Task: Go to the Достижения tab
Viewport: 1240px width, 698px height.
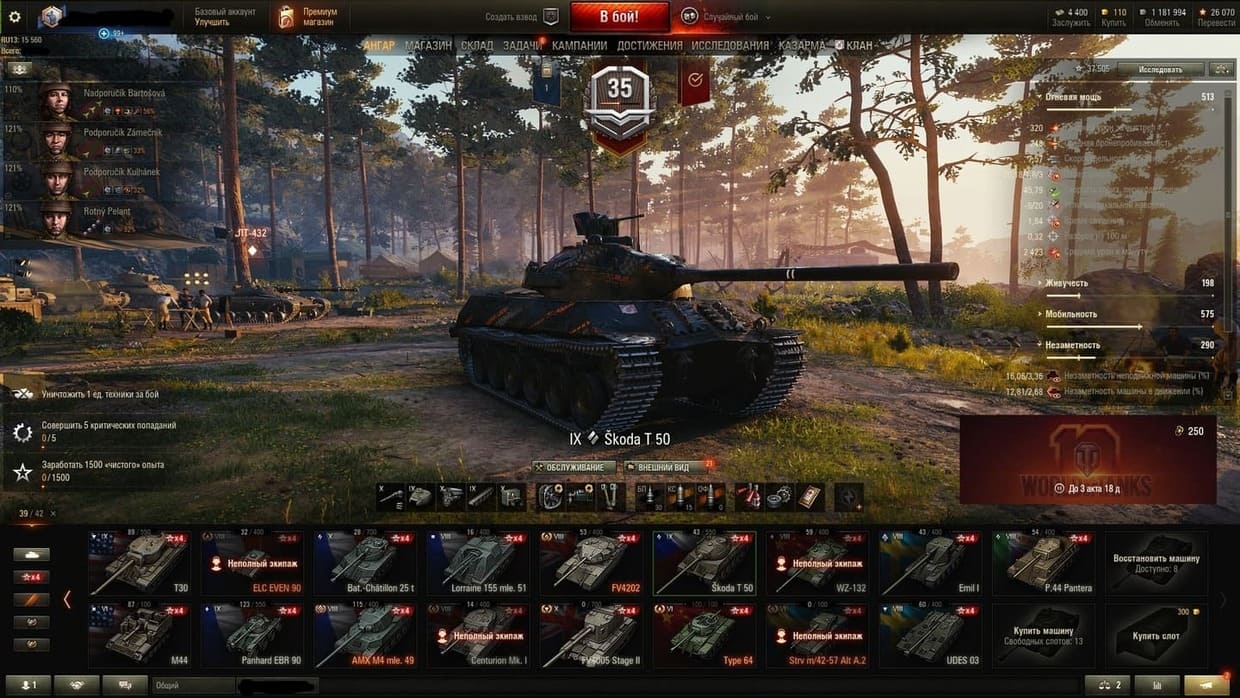Action: pyautogui.click(x=650, y=46)
